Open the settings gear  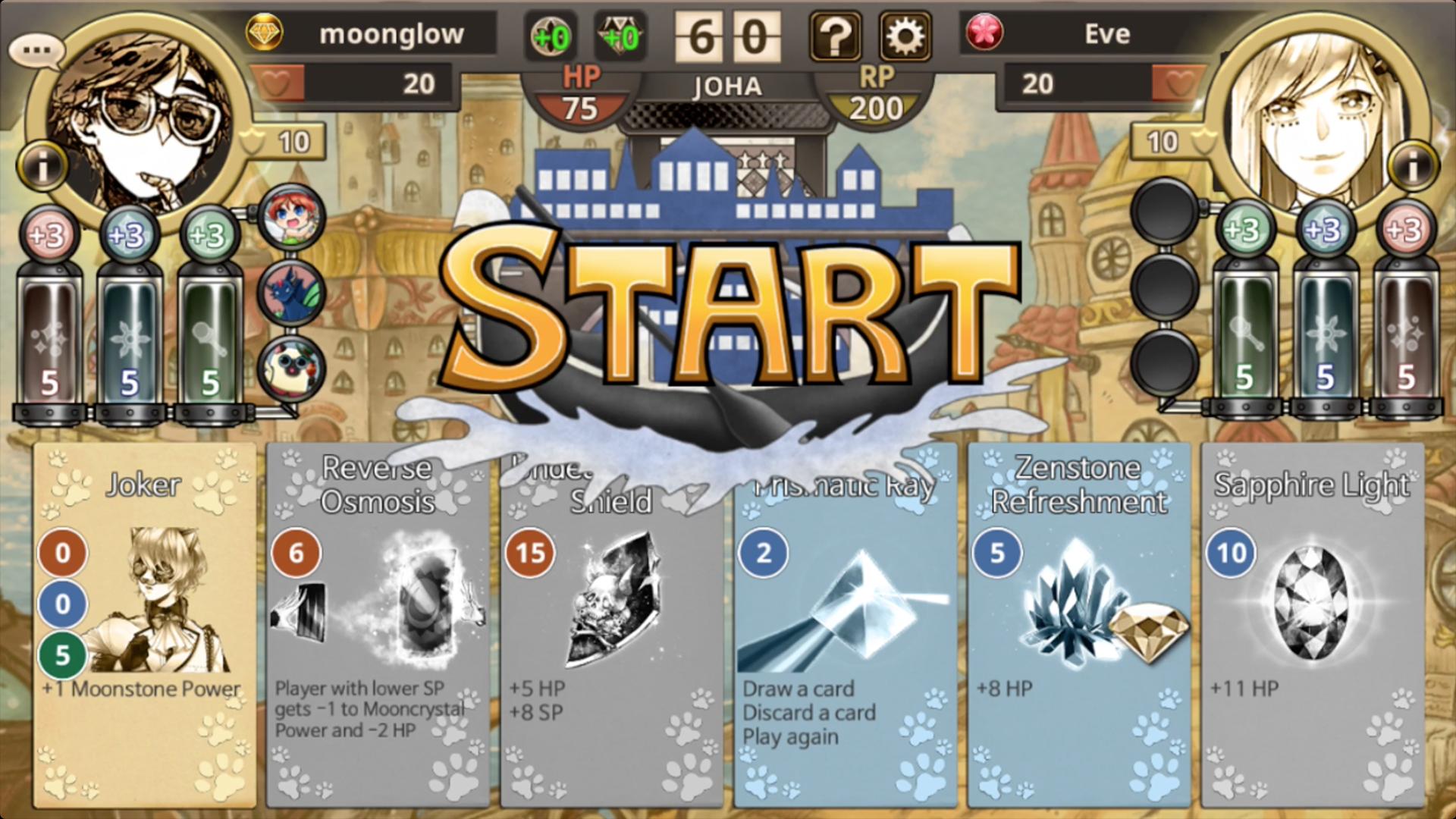coord(904,34)
